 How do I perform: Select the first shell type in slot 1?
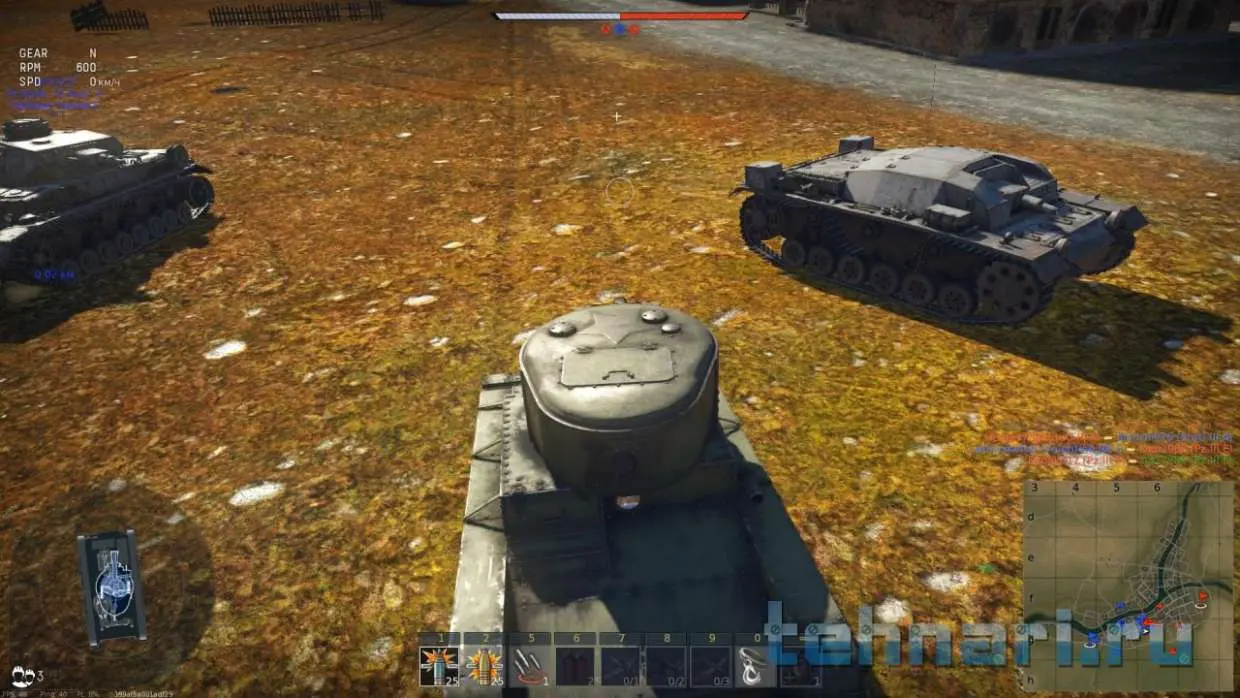tap(439, 664)
